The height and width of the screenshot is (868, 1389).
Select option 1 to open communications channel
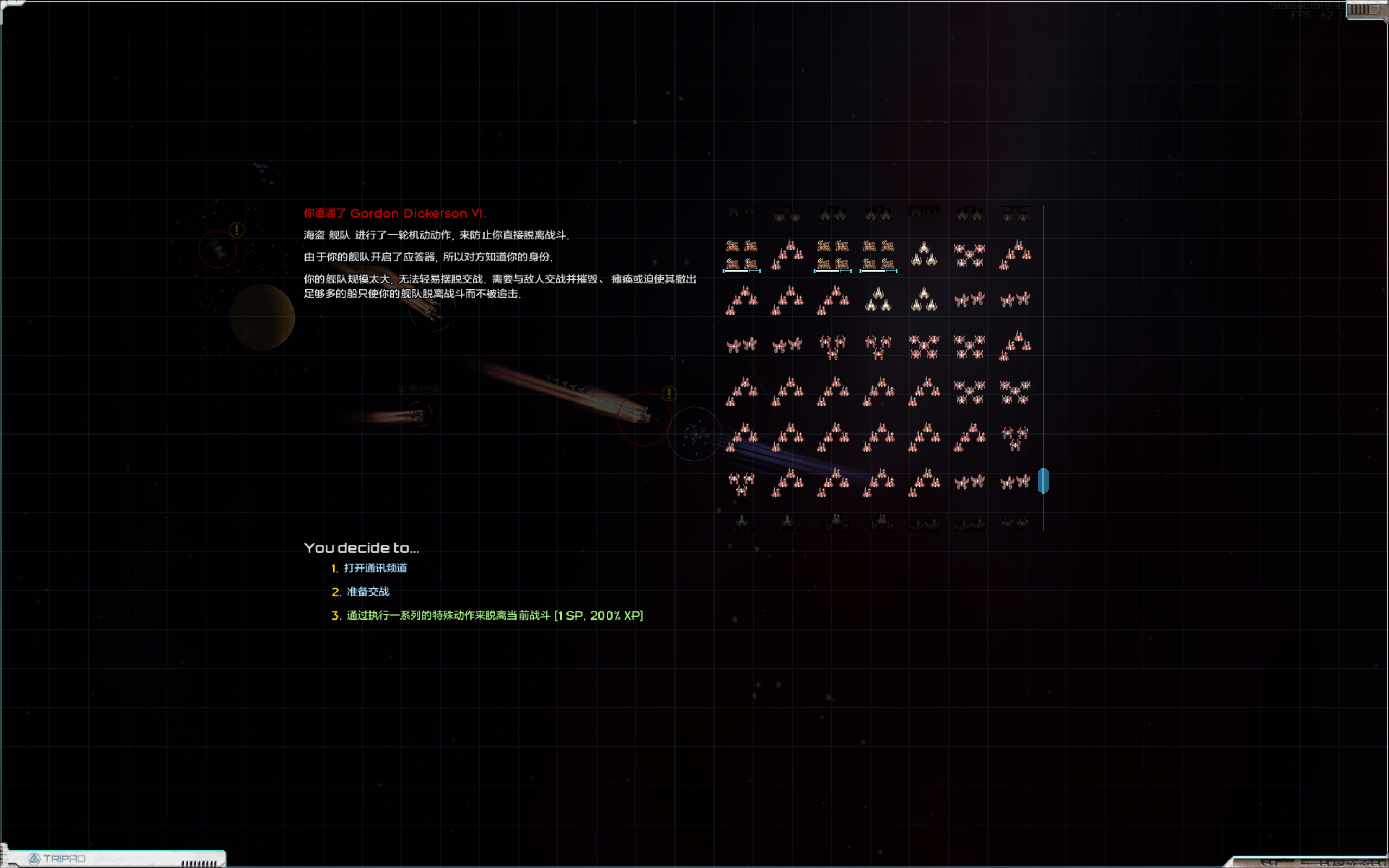[x=376, y=569]
